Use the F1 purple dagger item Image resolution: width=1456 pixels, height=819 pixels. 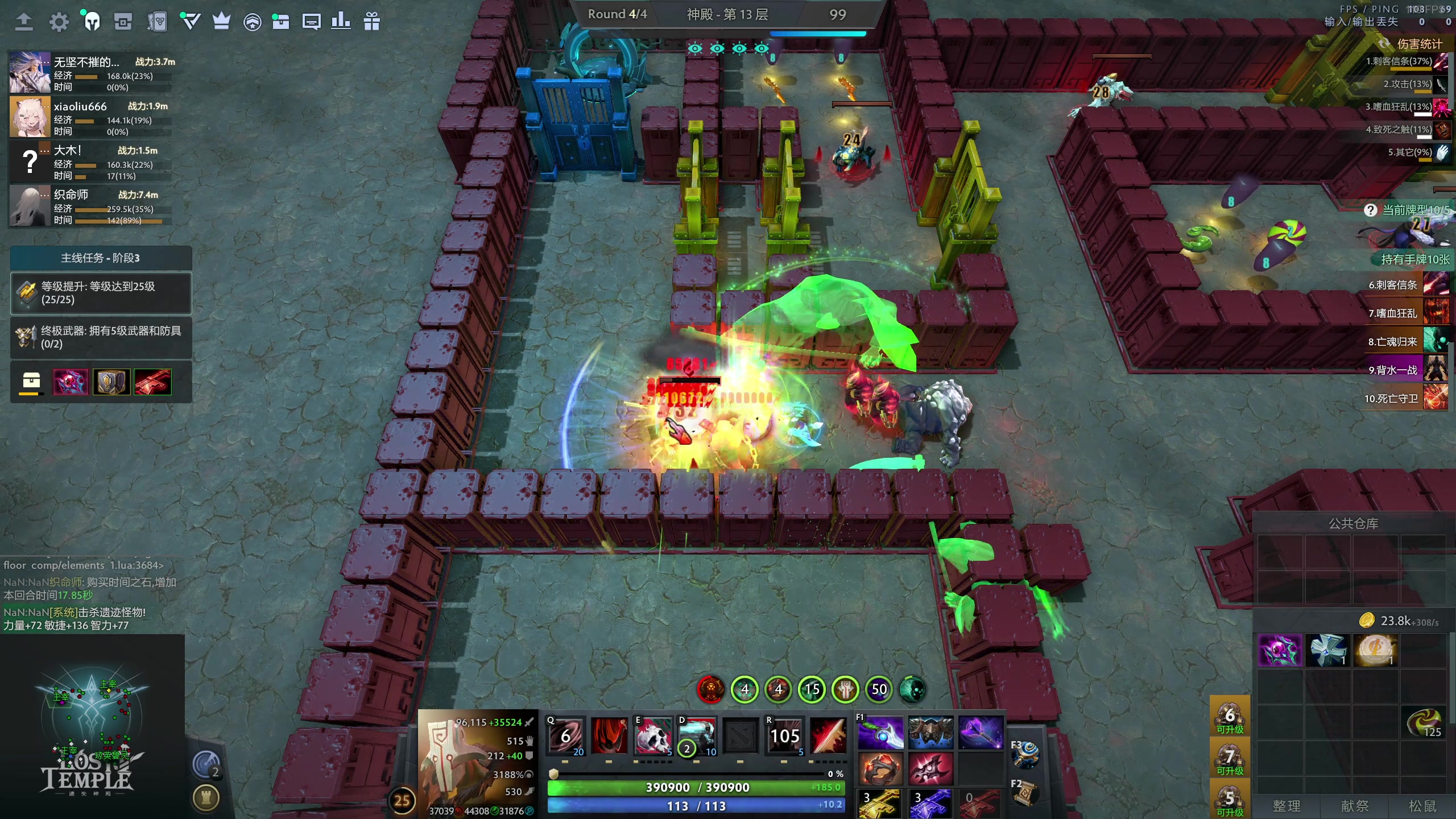(x=880, y=733)
